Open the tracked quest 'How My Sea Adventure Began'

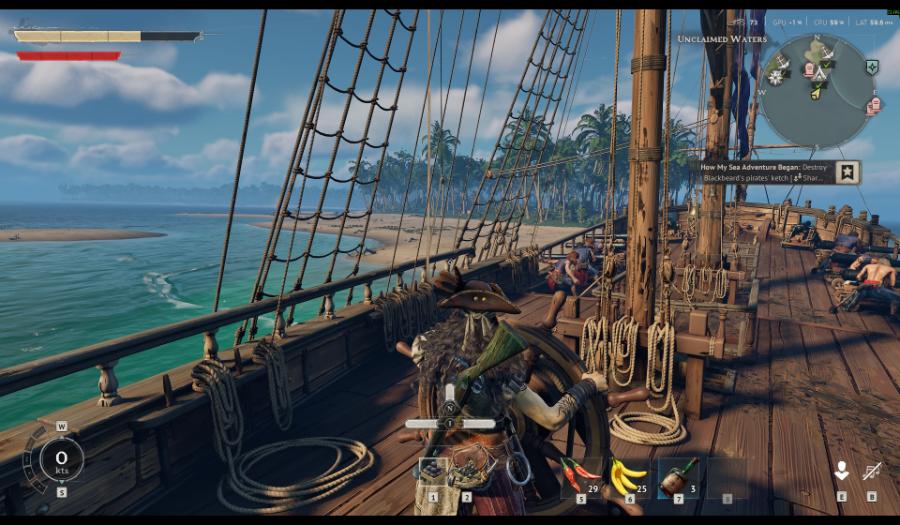tap(765, 172)
